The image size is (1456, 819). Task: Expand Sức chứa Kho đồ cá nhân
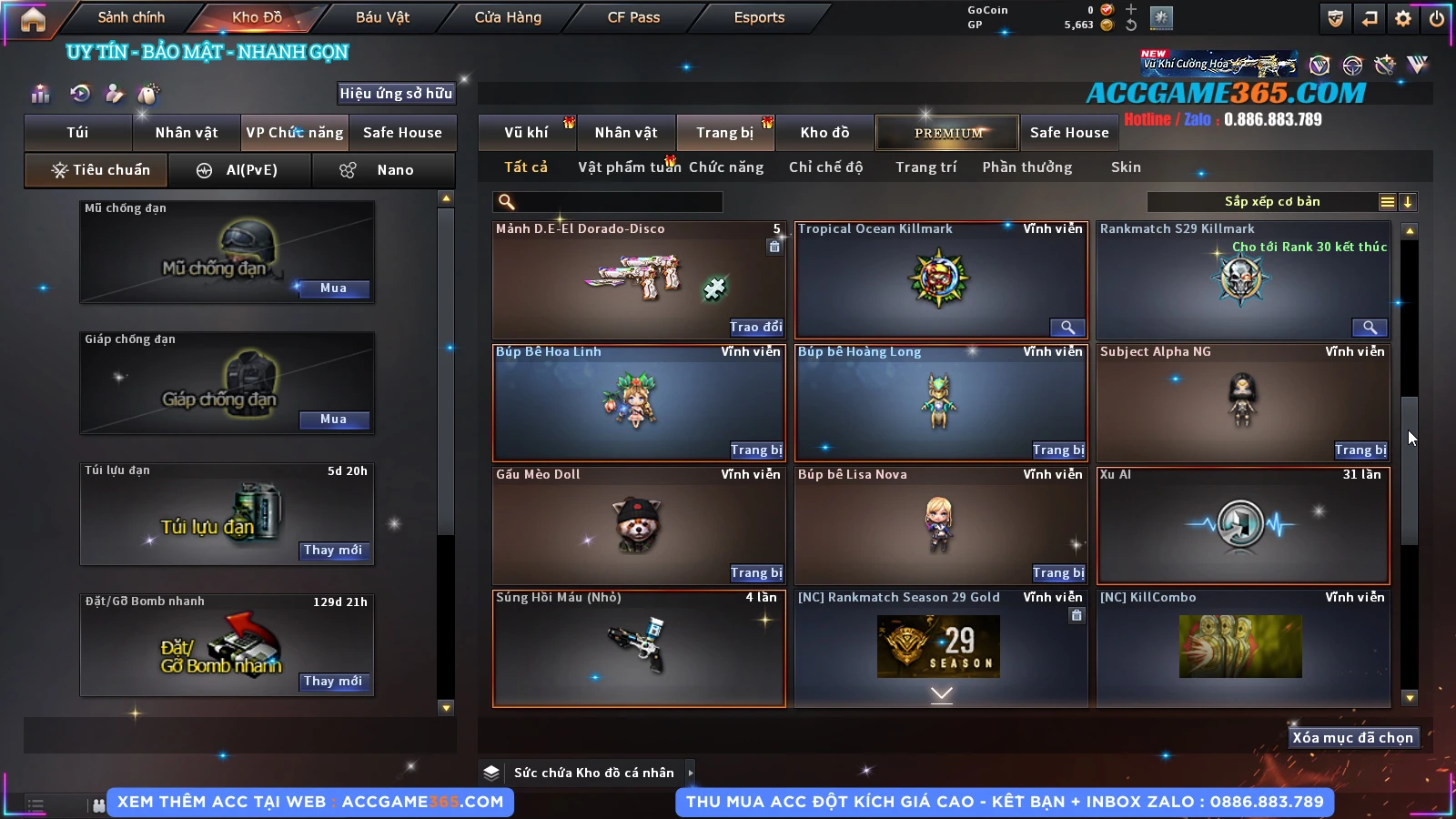(691, 773)
